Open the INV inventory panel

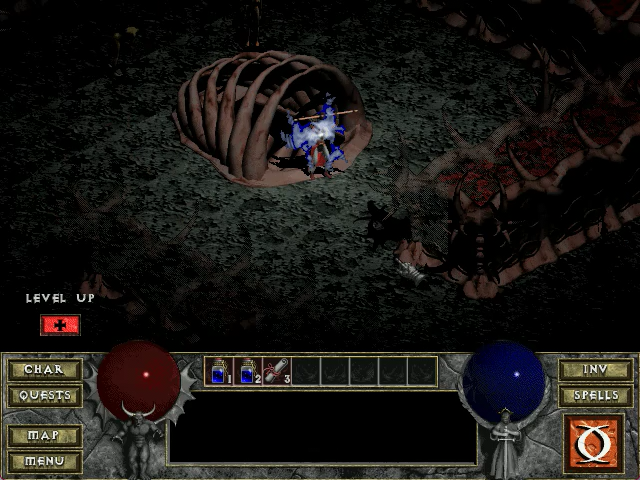596,370
